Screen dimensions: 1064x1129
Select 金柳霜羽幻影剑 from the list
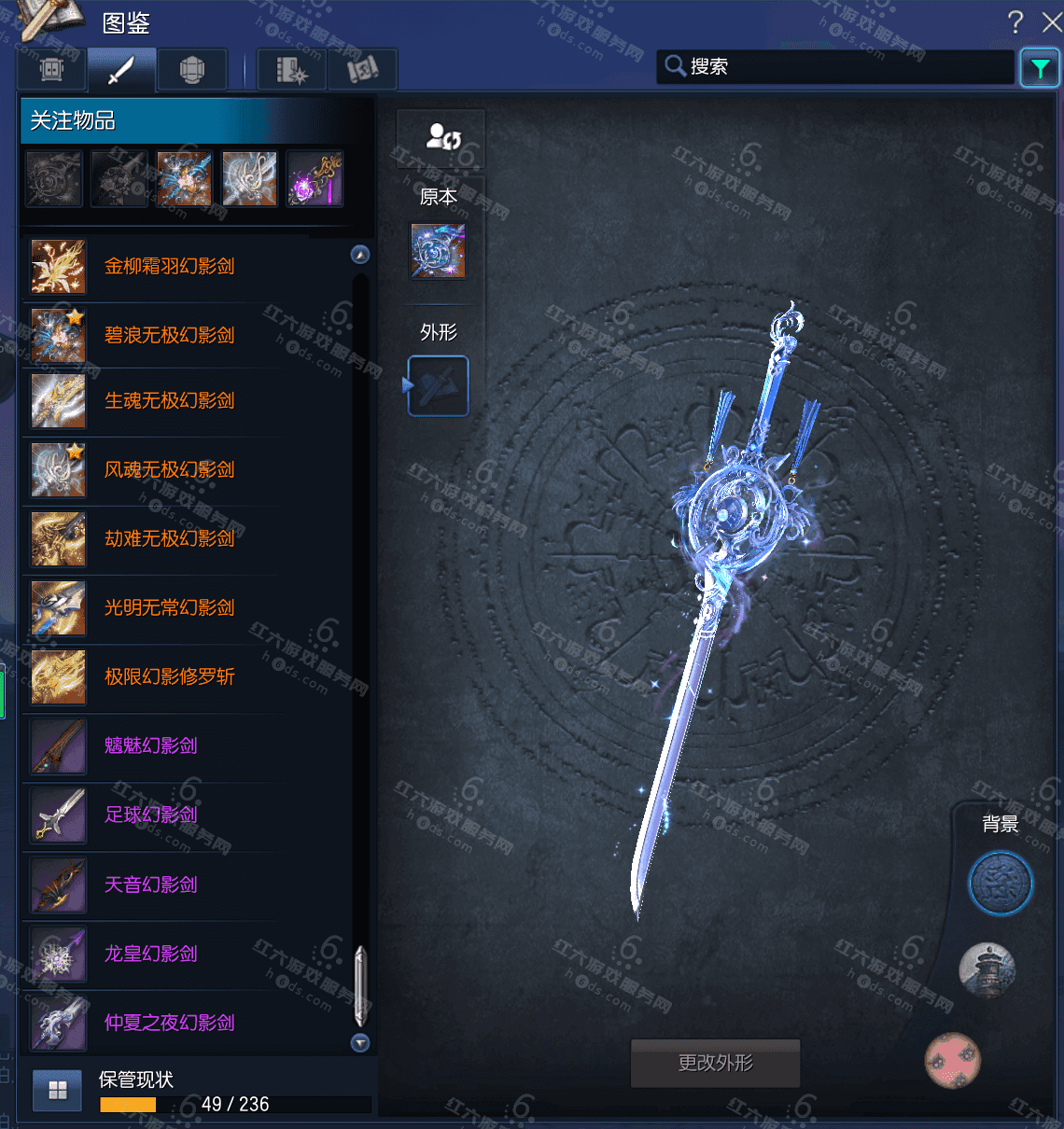click(x=169, y=267)
